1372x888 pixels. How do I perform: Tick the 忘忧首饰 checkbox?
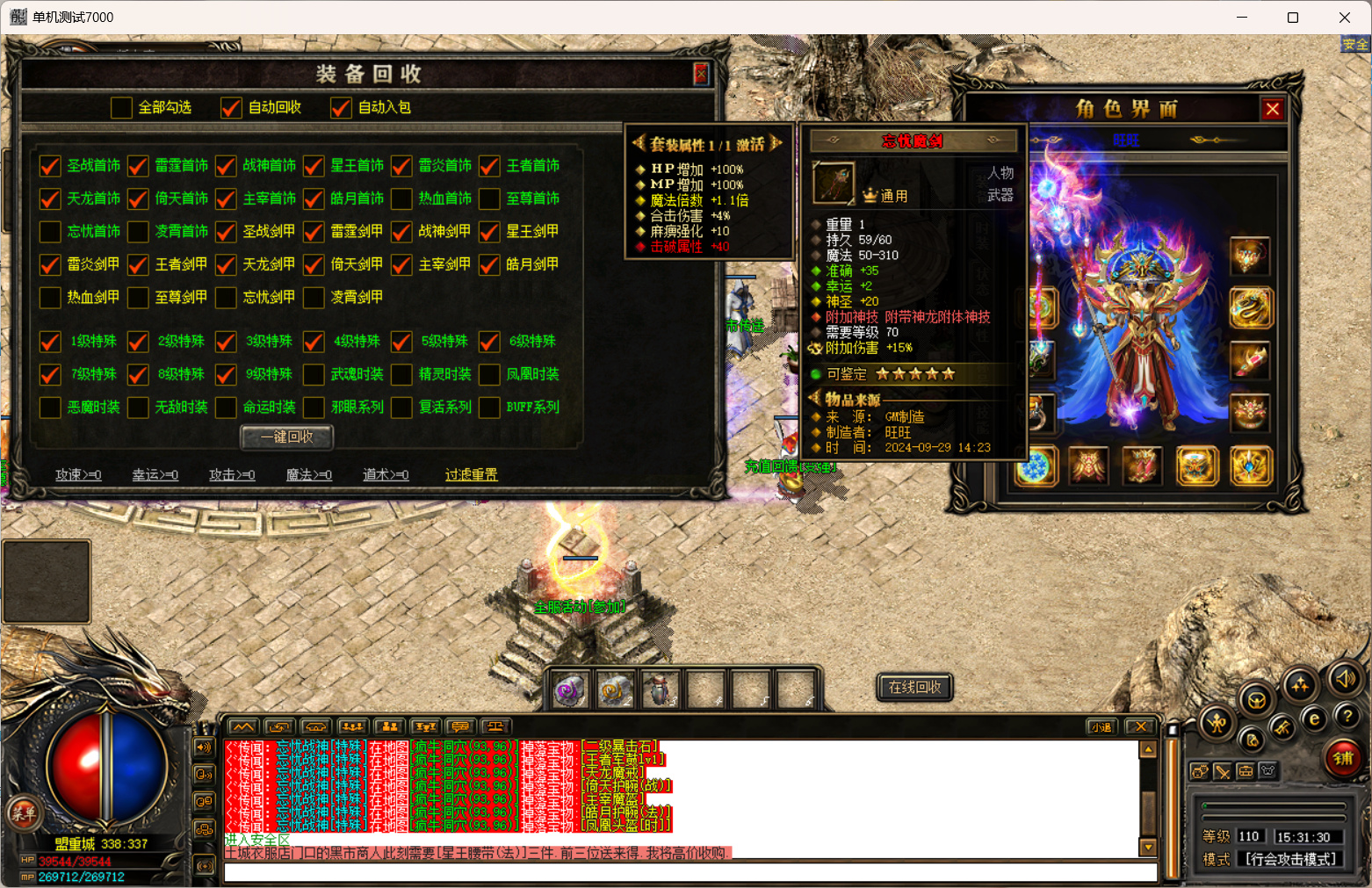pyautogui.click(x=49, y=232)
